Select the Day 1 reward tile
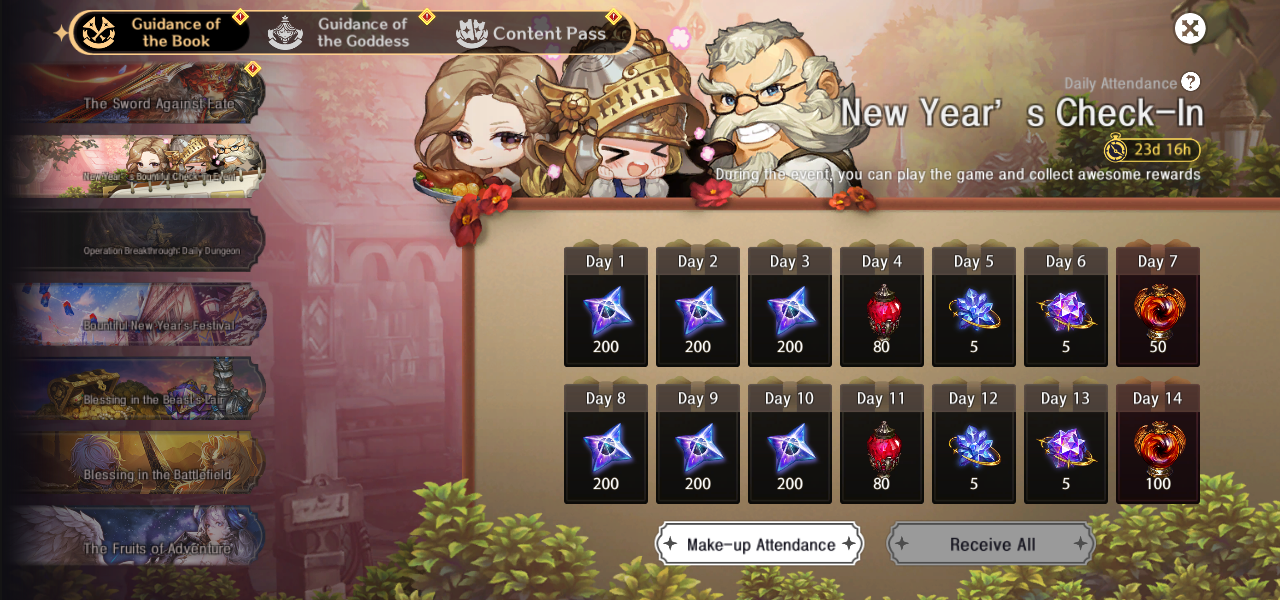The width and height of the screenshot is (1280, 600). tap(606, 307)
